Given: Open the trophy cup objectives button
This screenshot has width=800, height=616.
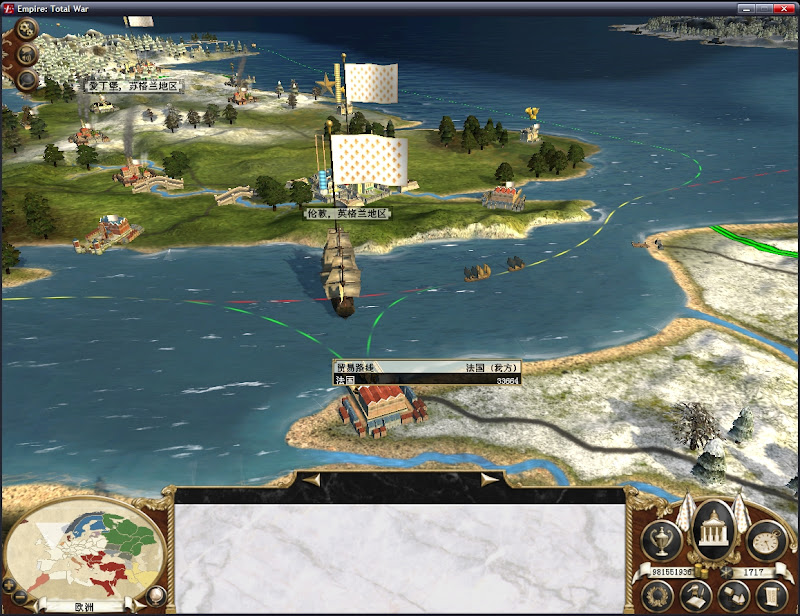Looking at the screenshot, I should (661, 540).
